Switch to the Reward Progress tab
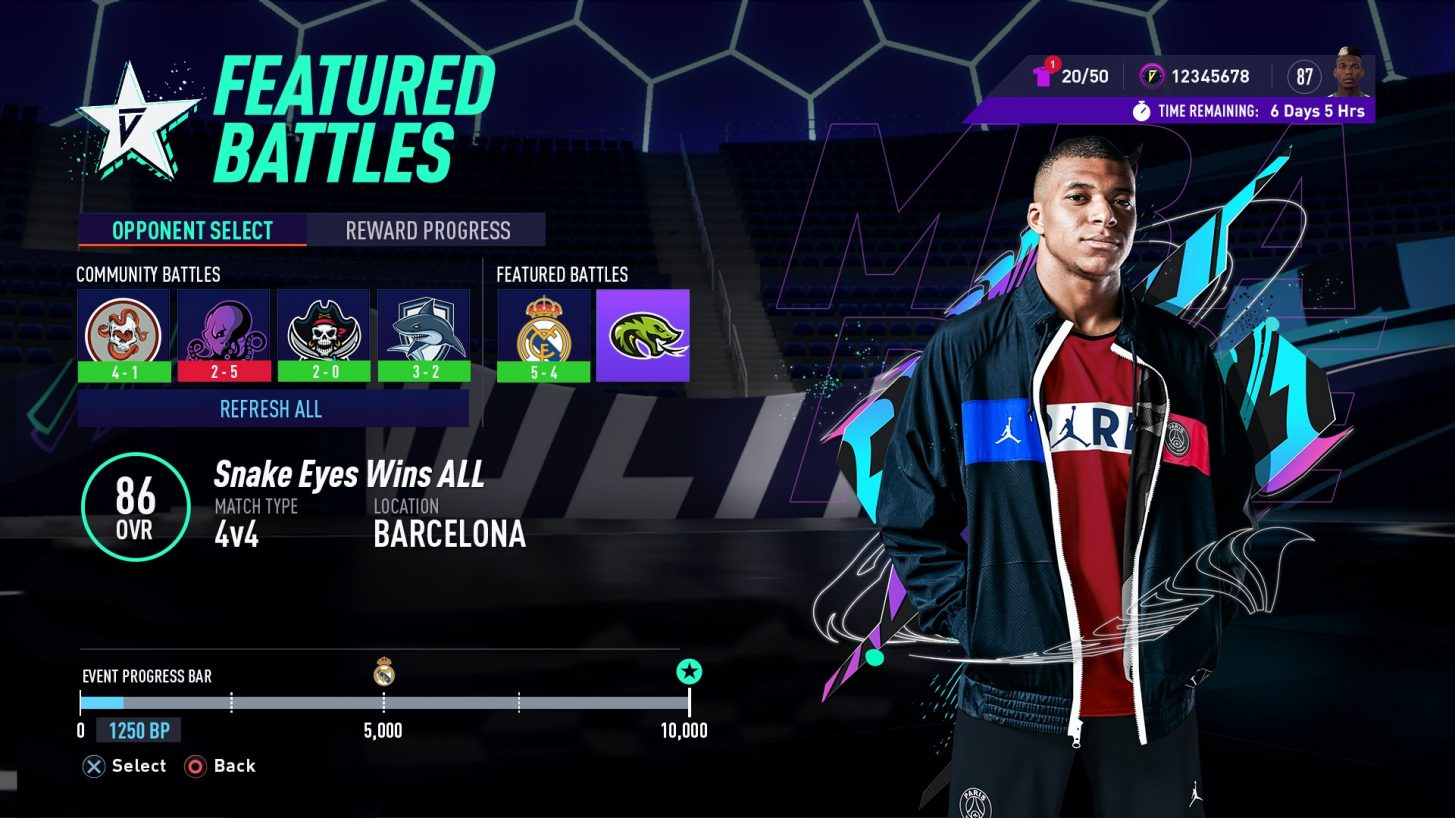The height and width of the screenshot is (818, 1455). tap(427, 230)
